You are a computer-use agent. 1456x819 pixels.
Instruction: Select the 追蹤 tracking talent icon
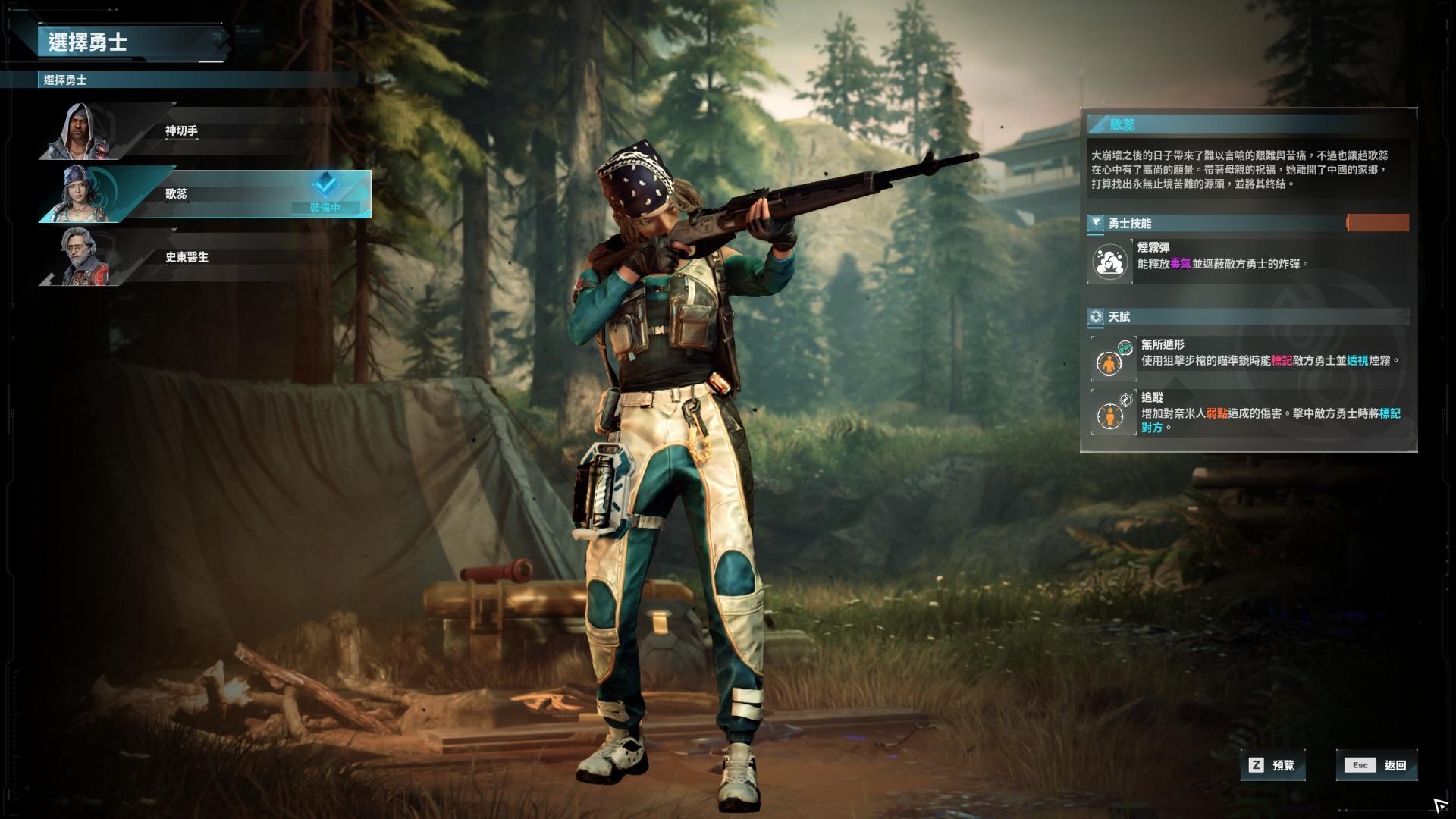click(x=1113, y=413)
